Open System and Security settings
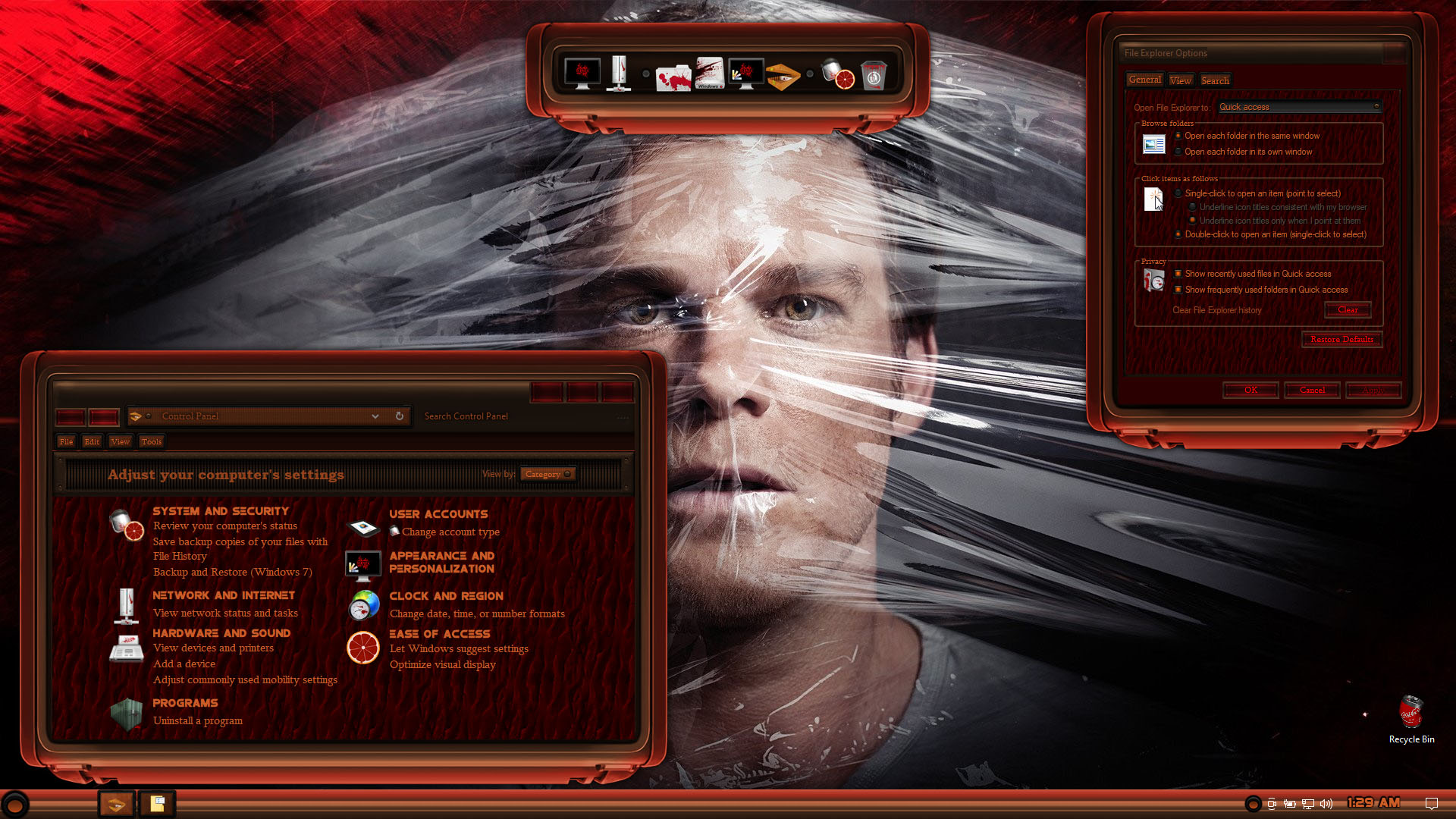The image size is (1456, 819). click(x=220, y=511)
